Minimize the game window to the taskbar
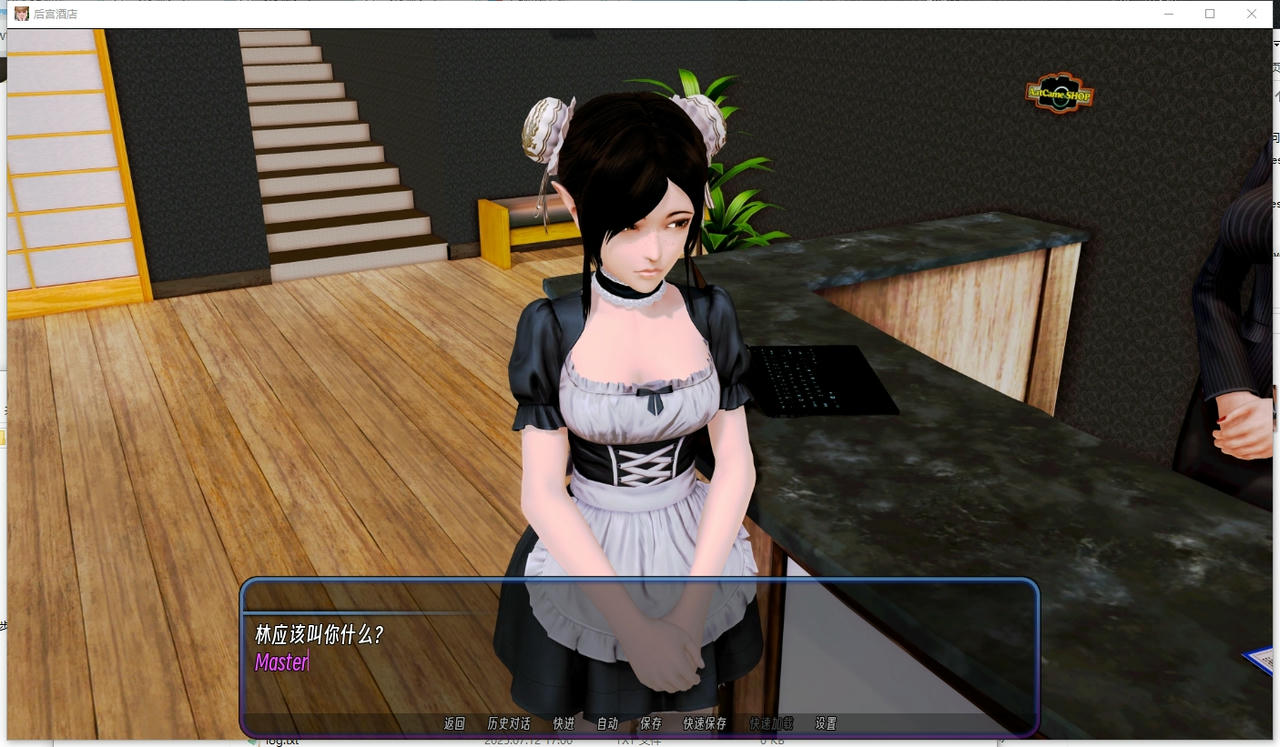 pos(1168,14)
